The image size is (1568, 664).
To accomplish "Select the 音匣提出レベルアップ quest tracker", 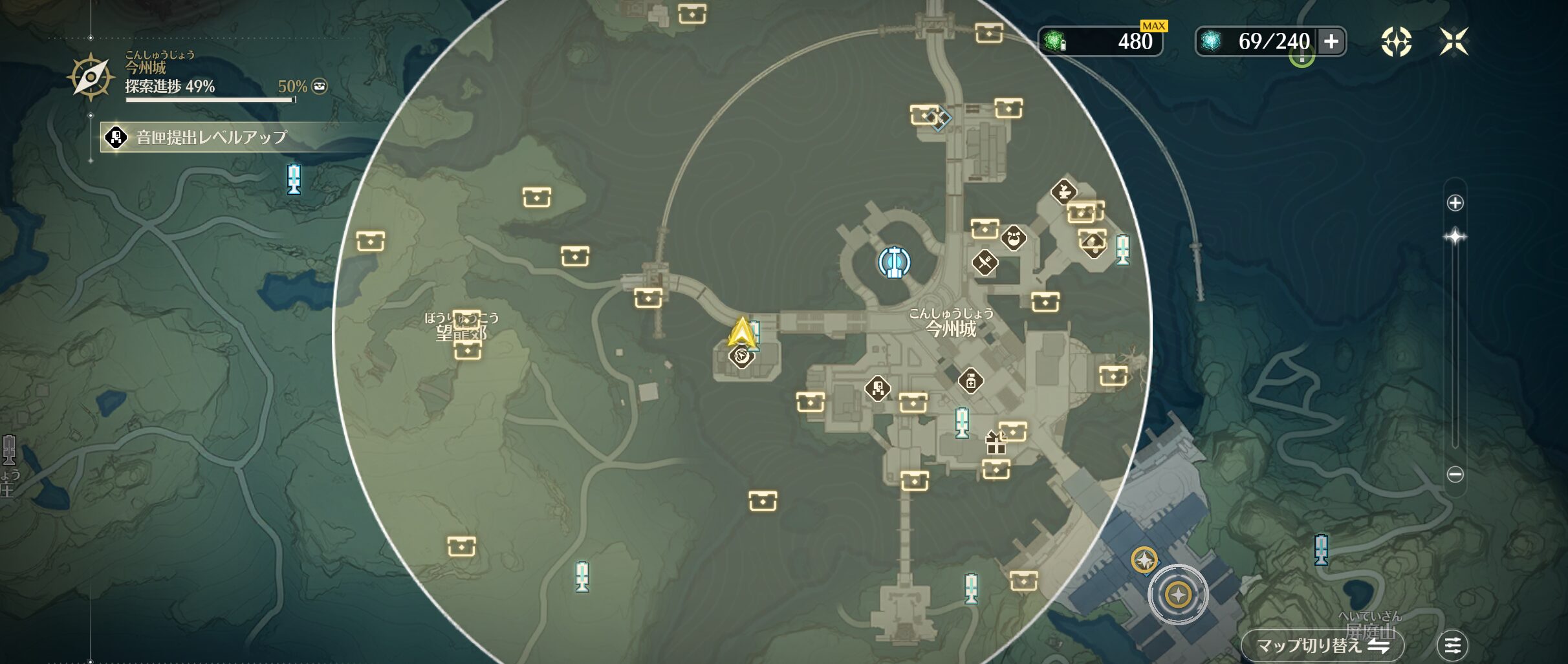I will coord(211,137).
